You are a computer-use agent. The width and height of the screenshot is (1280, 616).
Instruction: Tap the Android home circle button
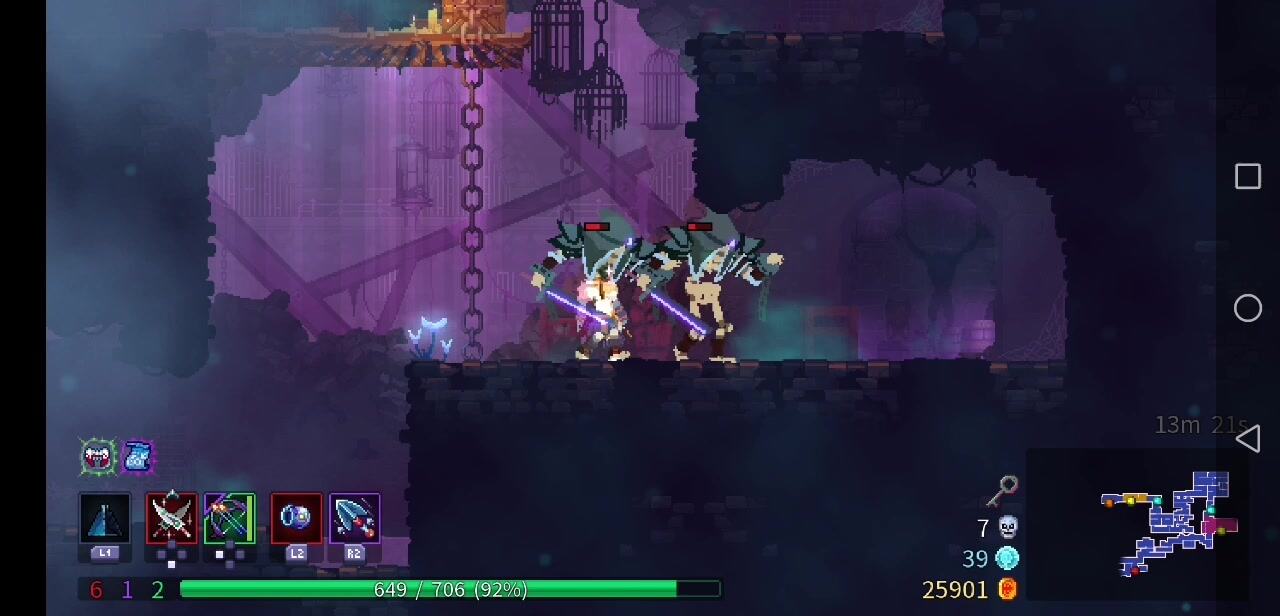[1247, 308]
